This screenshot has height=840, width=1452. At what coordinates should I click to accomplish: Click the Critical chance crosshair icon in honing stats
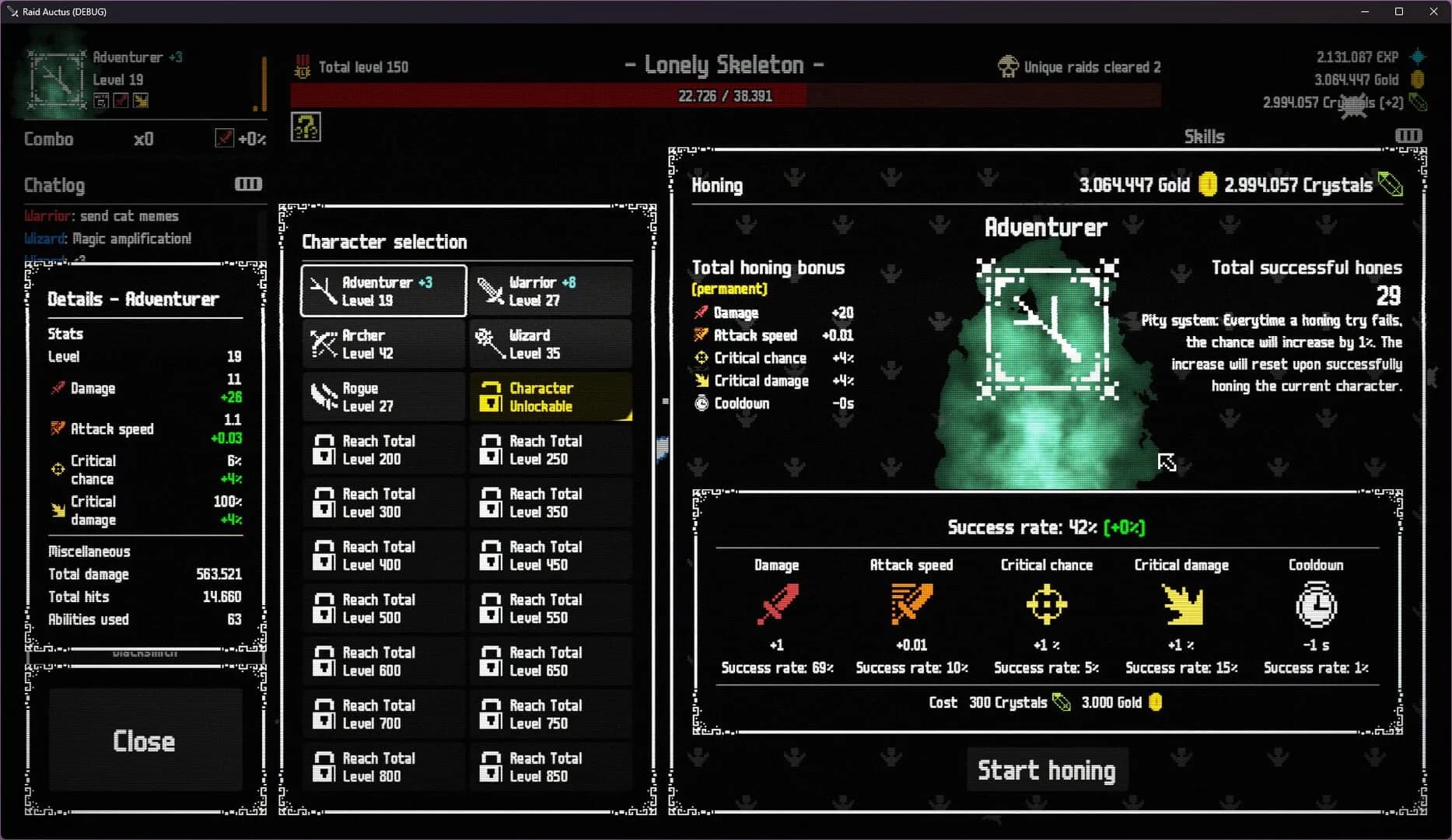1045,605
